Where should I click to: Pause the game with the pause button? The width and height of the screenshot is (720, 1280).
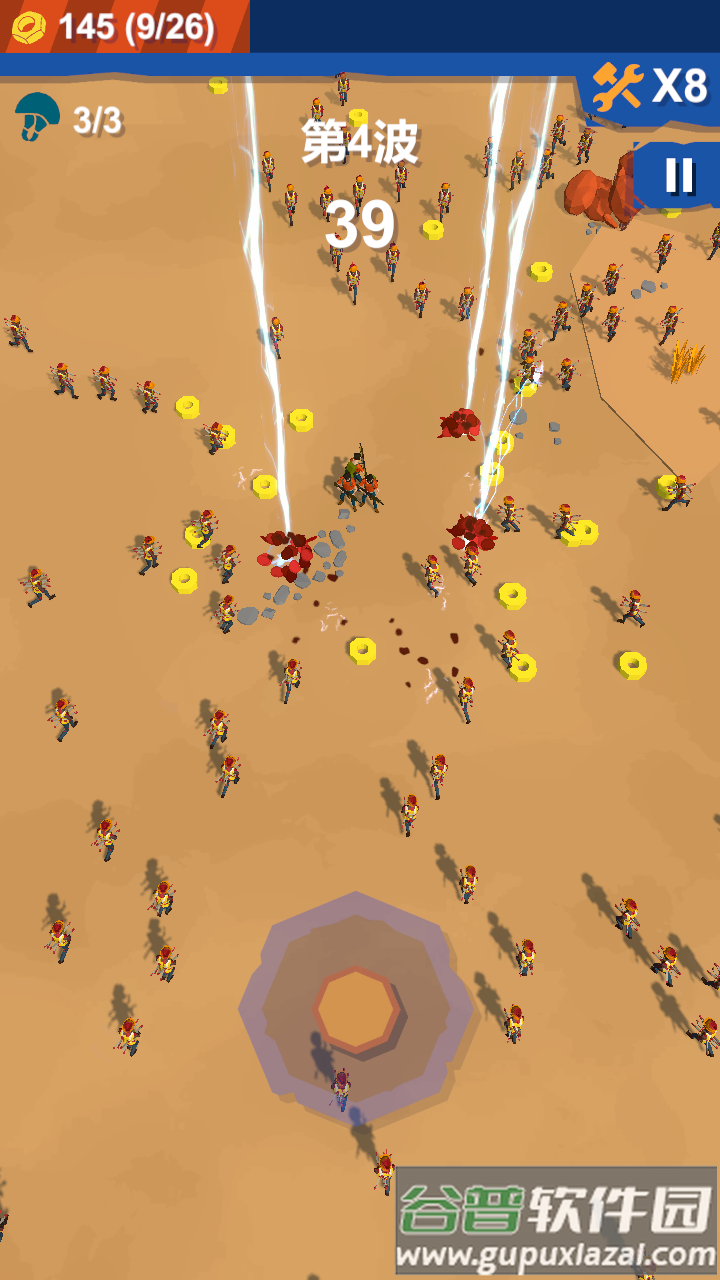pos(680,176)
